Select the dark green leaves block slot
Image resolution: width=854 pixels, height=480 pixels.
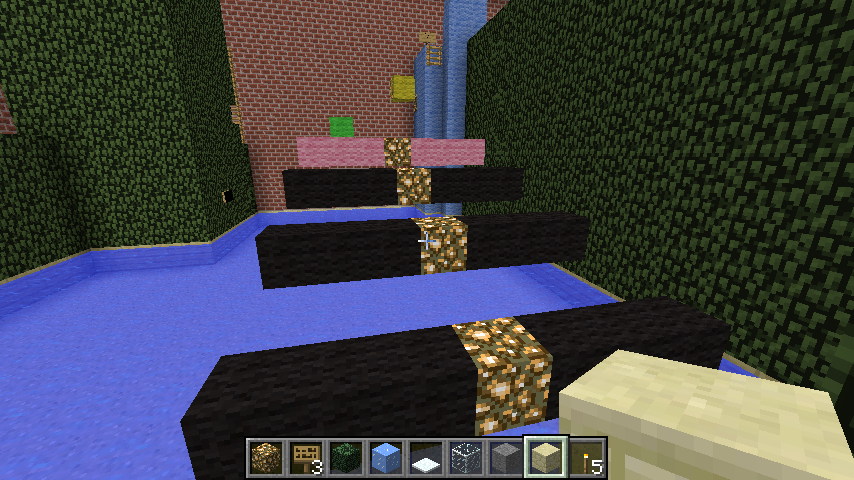click(x=346, y=457)
